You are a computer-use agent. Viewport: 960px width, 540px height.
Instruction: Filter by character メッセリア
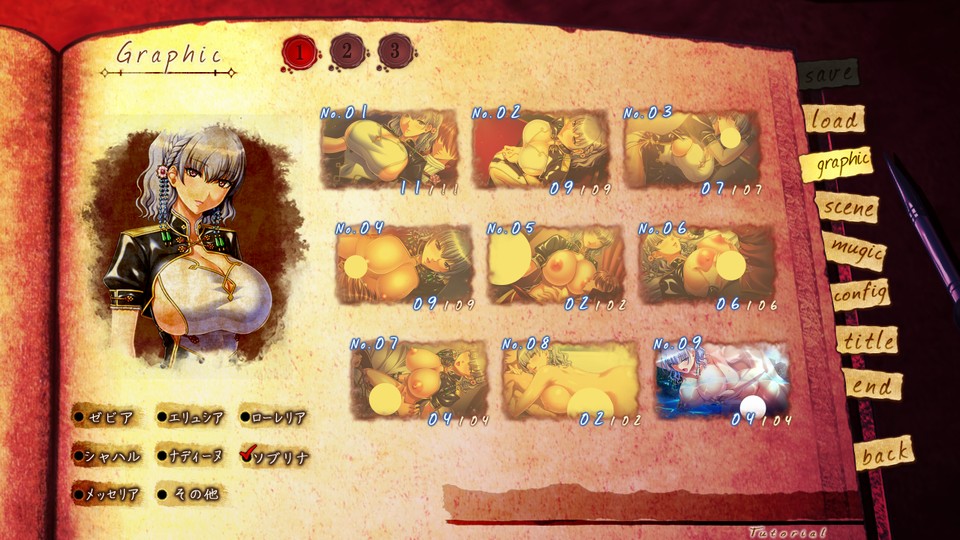point(104,493)
